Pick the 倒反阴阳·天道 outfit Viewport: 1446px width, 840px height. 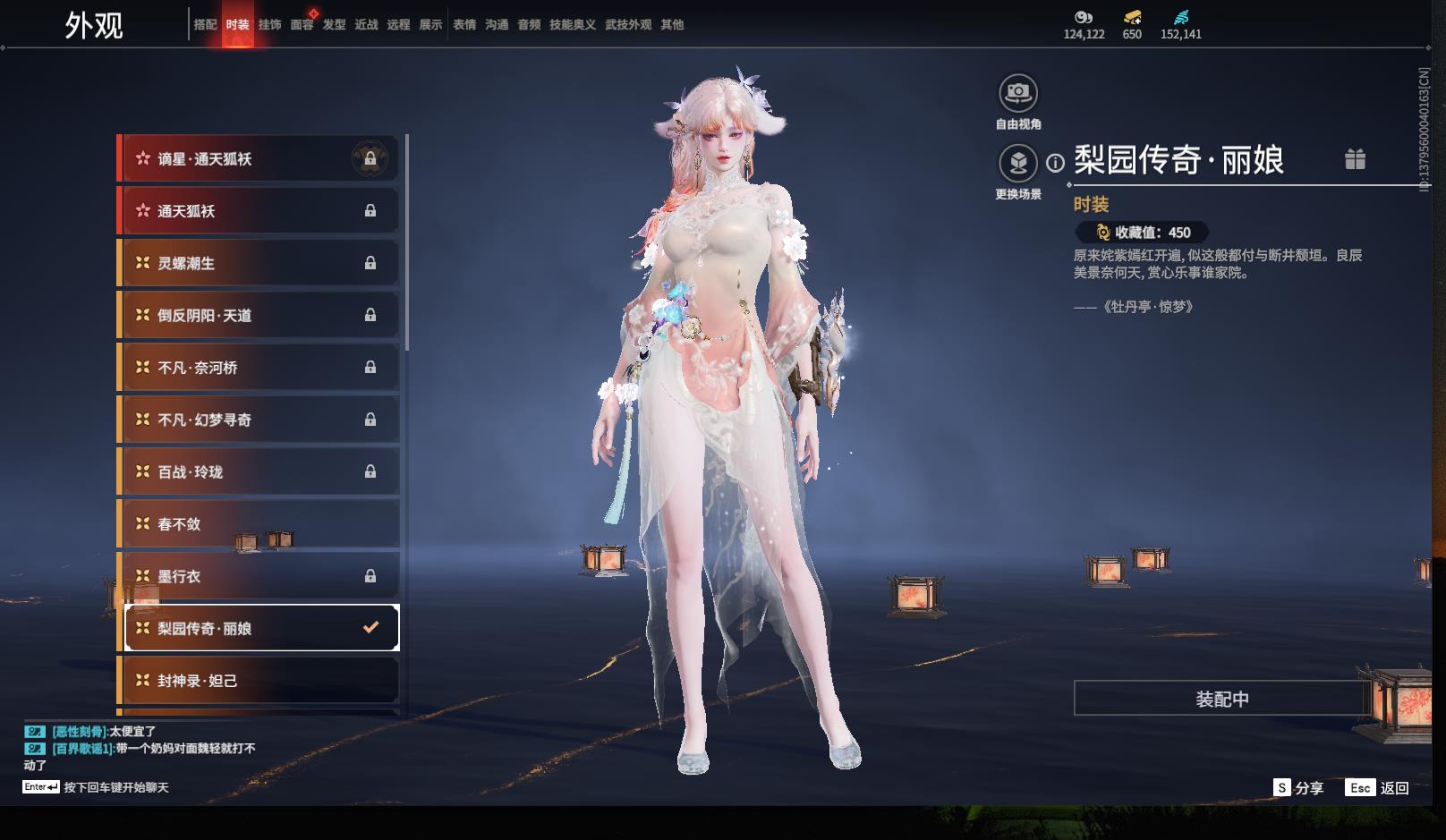coord(259,315)
